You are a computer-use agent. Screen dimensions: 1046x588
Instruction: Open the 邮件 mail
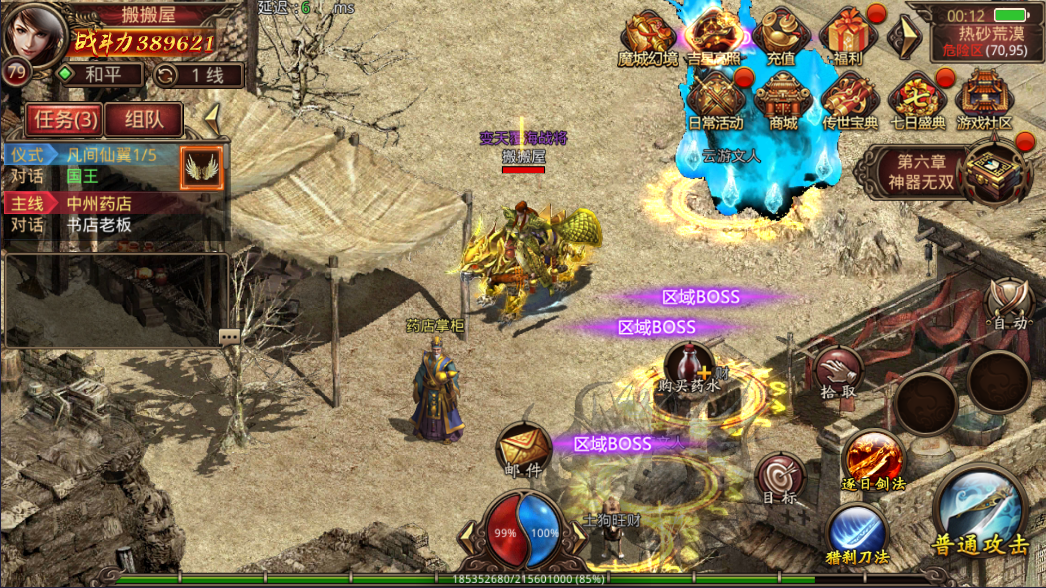522,450
